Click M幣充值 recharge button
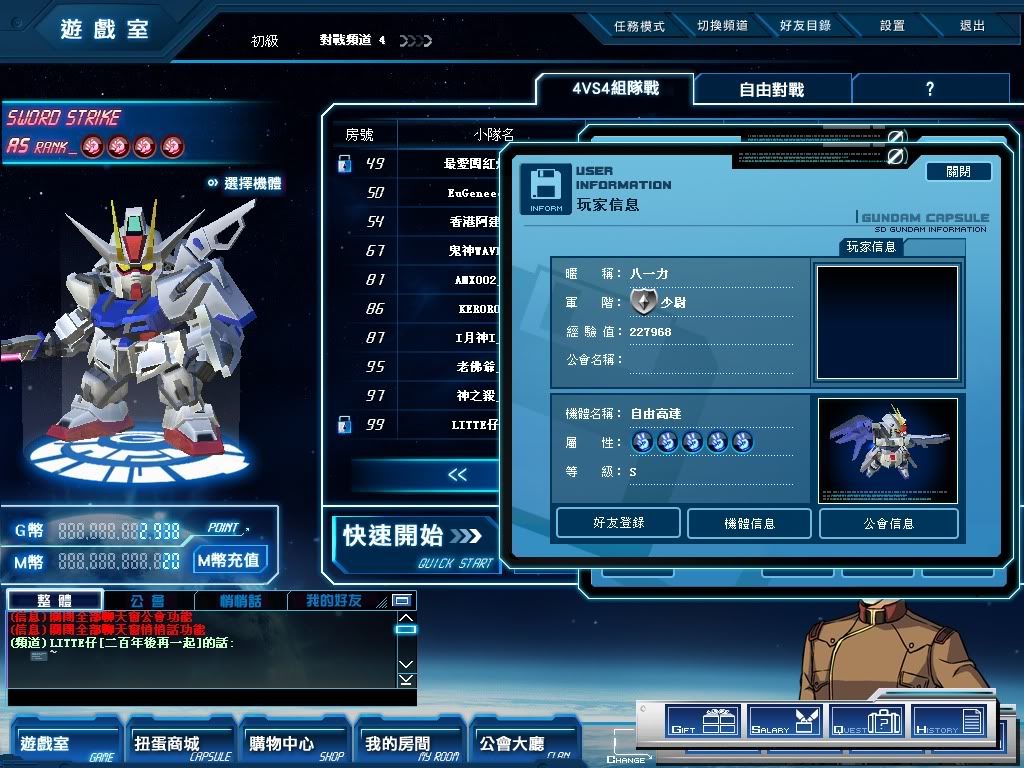The width and height of the screenshot is (1024, 768). [x=231, y=560]
